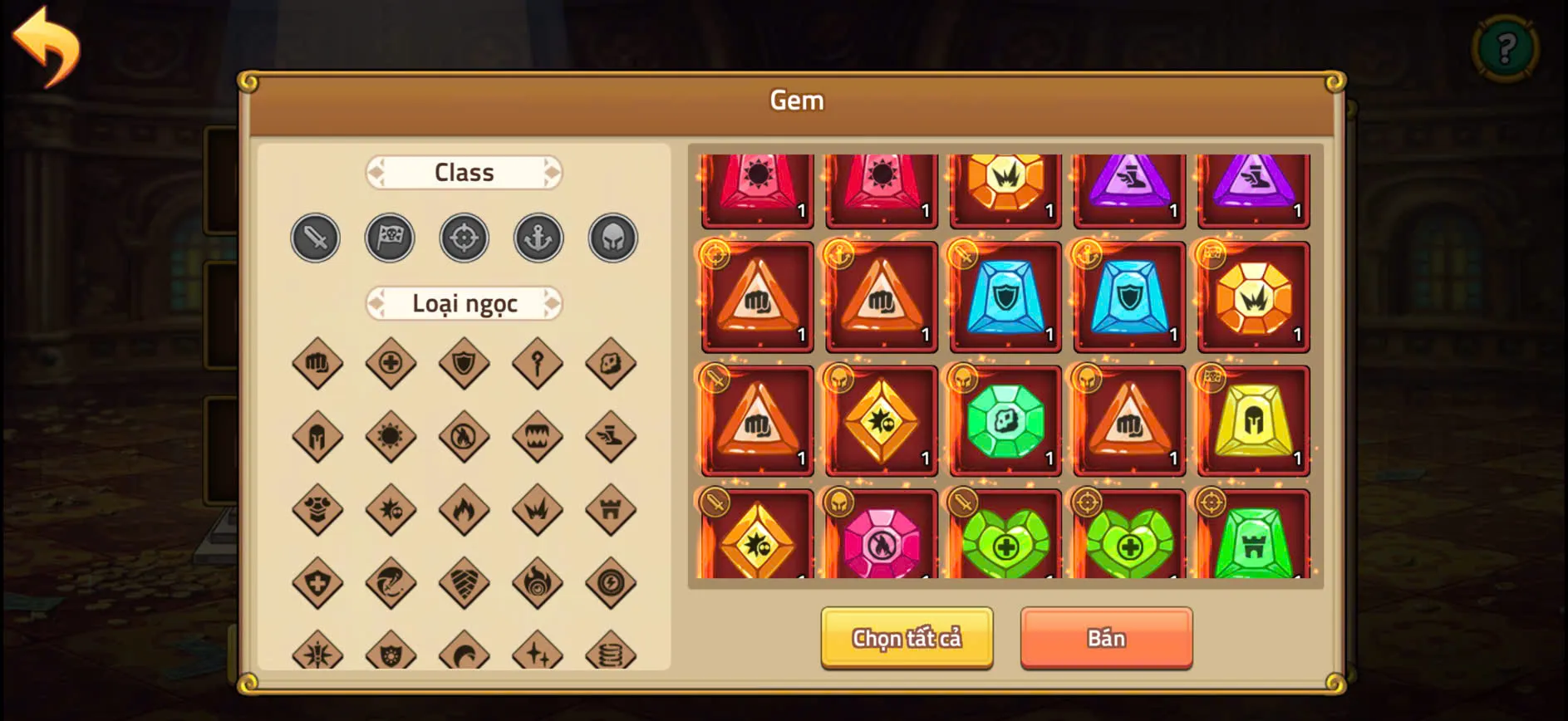Click the flame gem type filter icon

click(x=465, y=508)
